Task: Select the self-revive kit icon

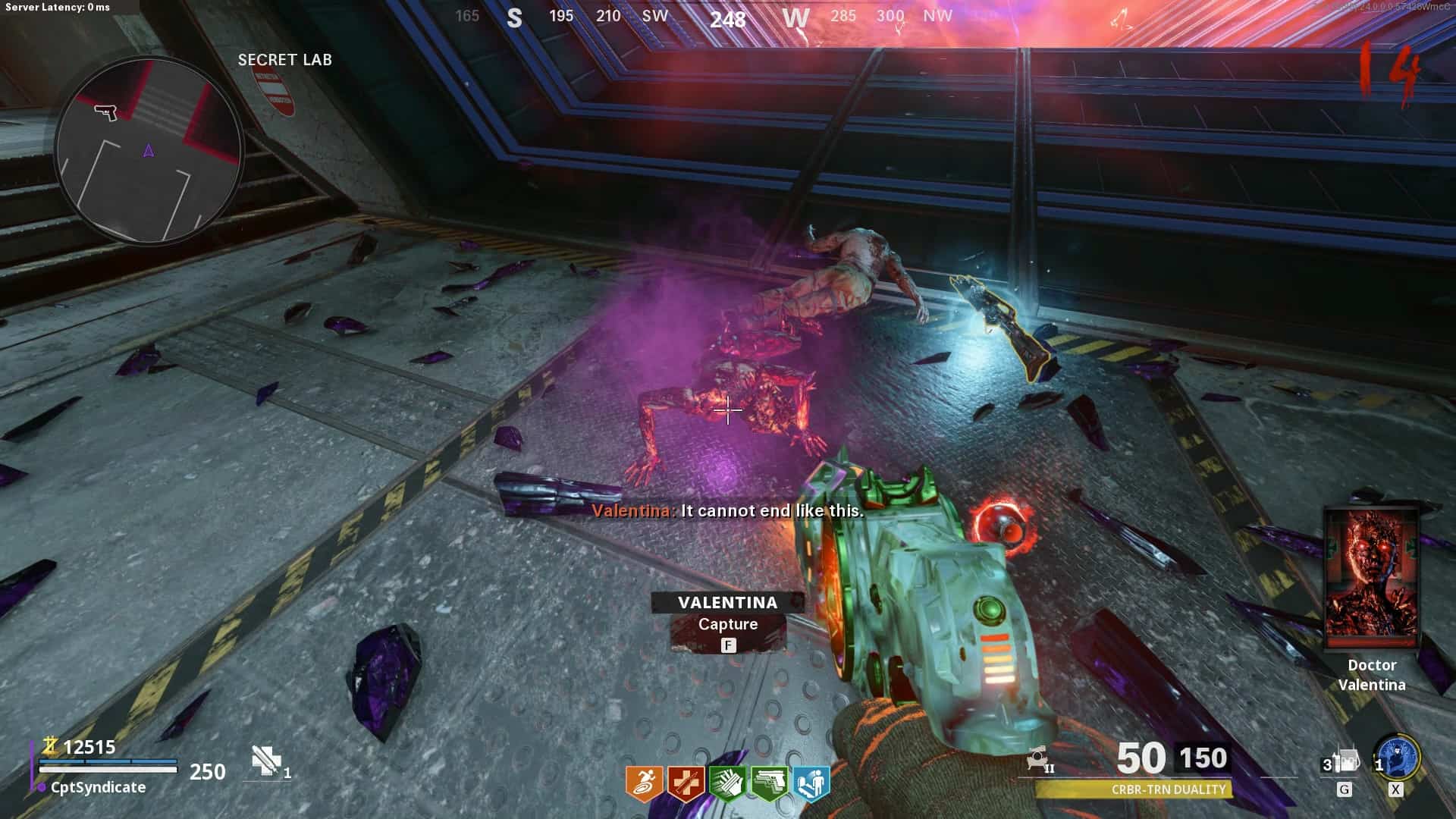Action: click(x=266, y=761)
